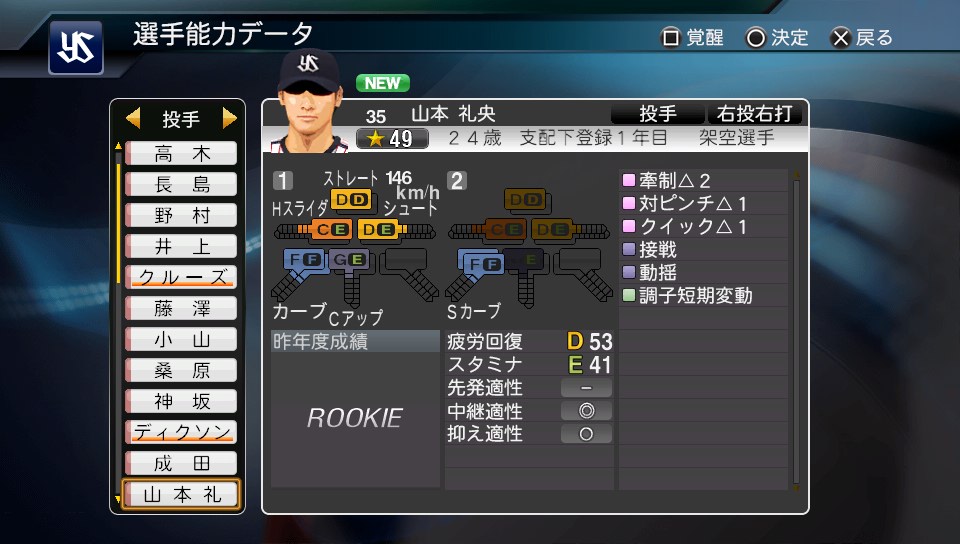Show pitch chart panel number 1
Screen dimensions: 960x544
283,181
